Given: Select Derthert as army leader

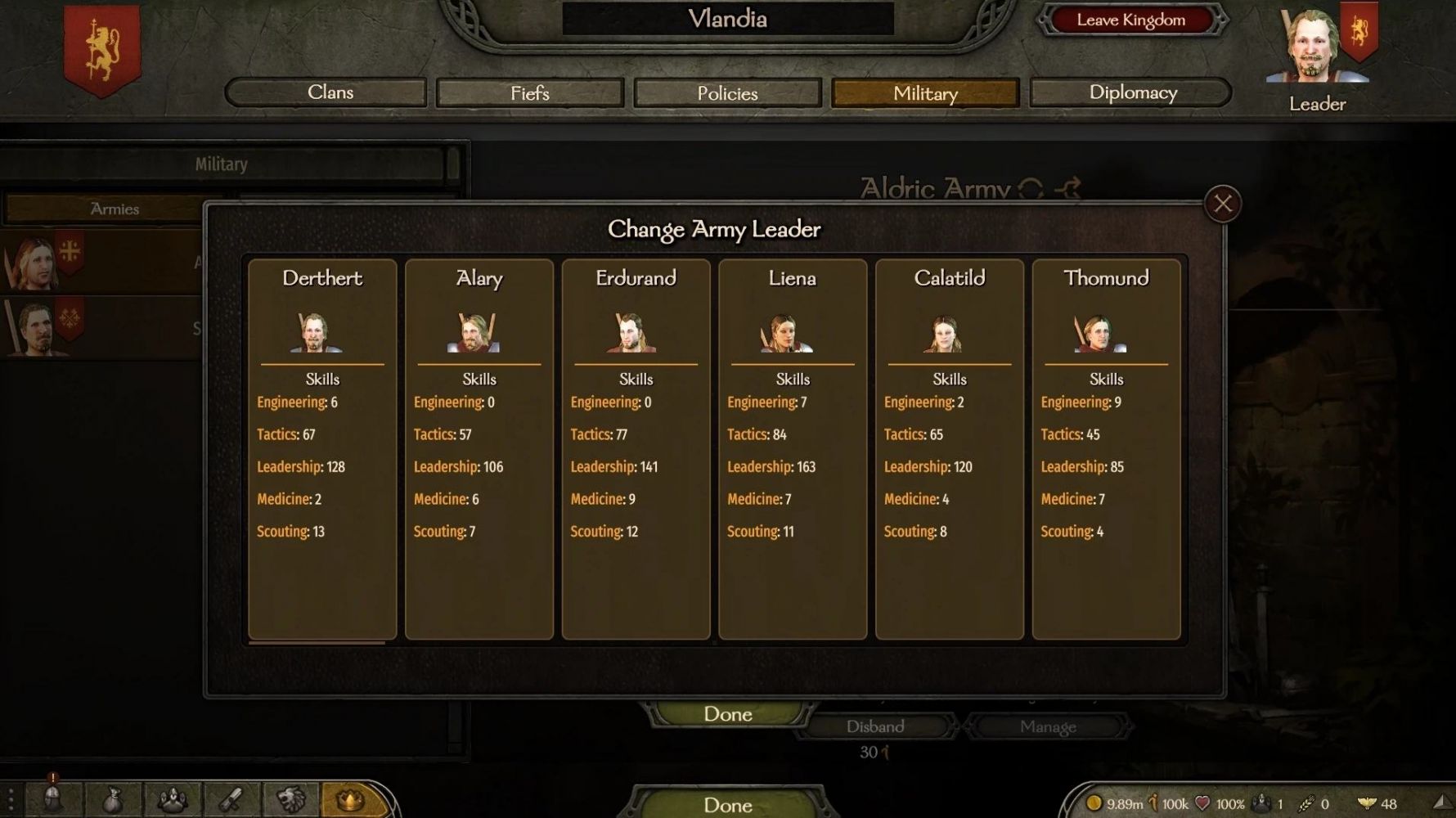Looking at the screenshot, I should pyautogui.click(x=322, y=448).
